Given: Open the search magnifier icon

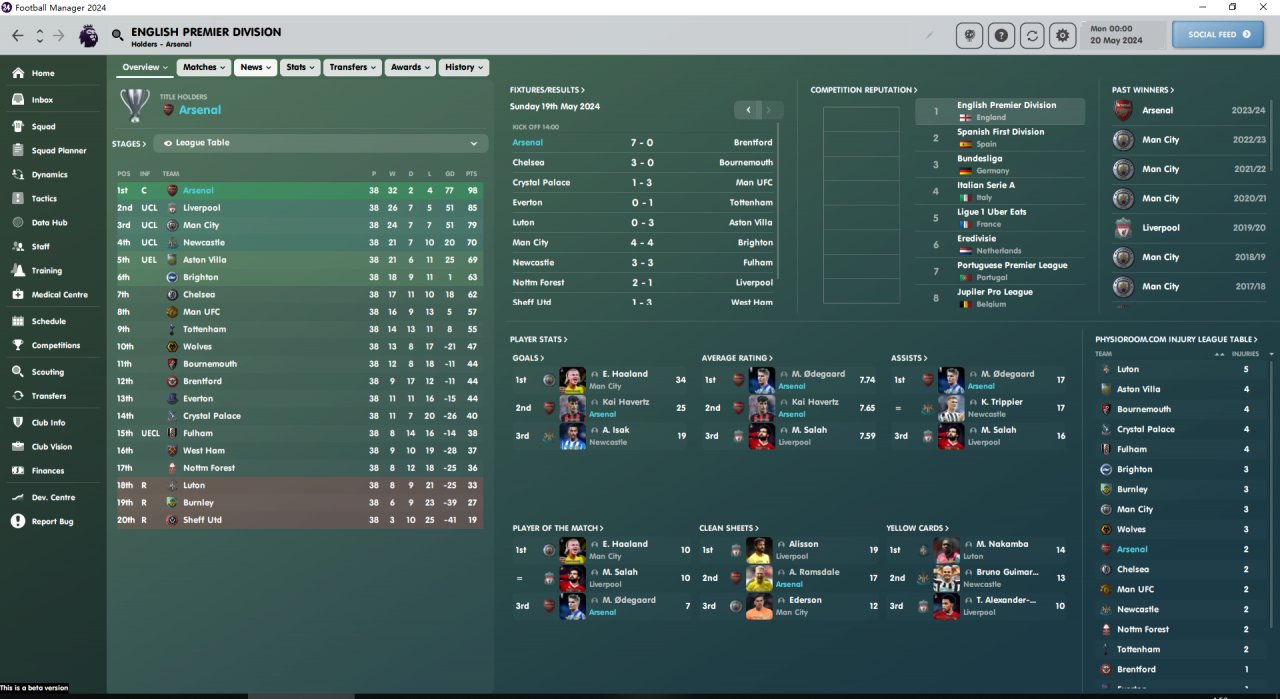Looking at the screenshot, I should pos(118,35).
